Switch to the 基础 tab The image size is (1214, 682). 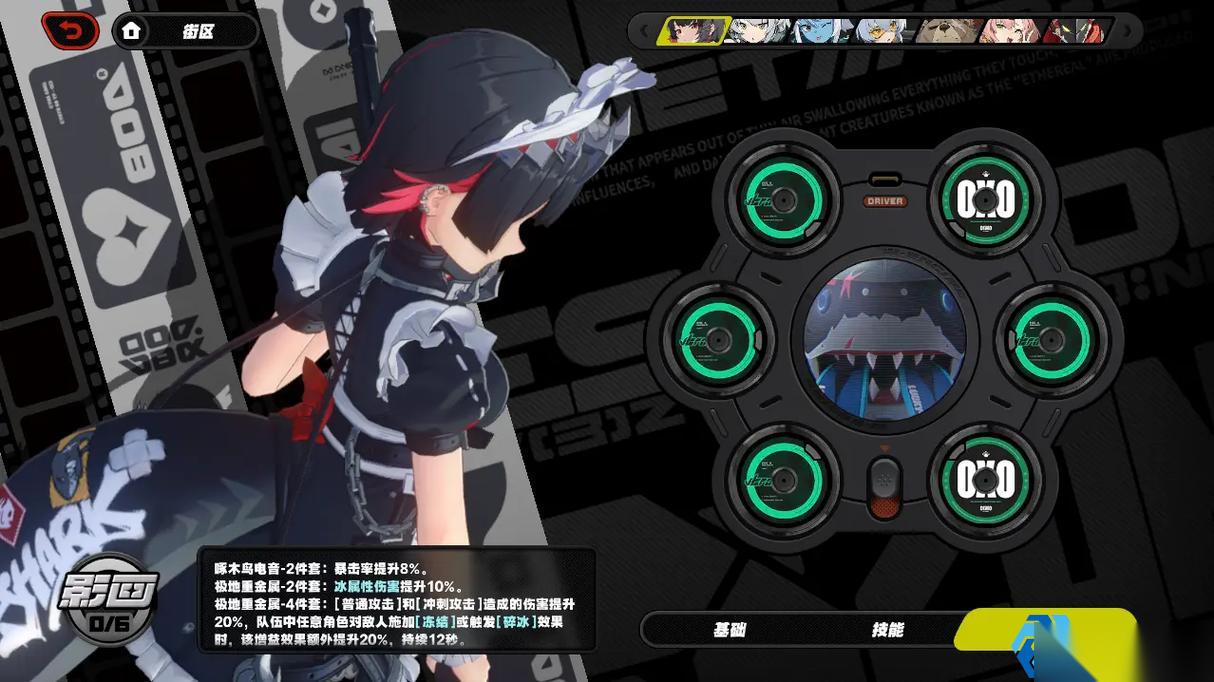pos(728,630)
